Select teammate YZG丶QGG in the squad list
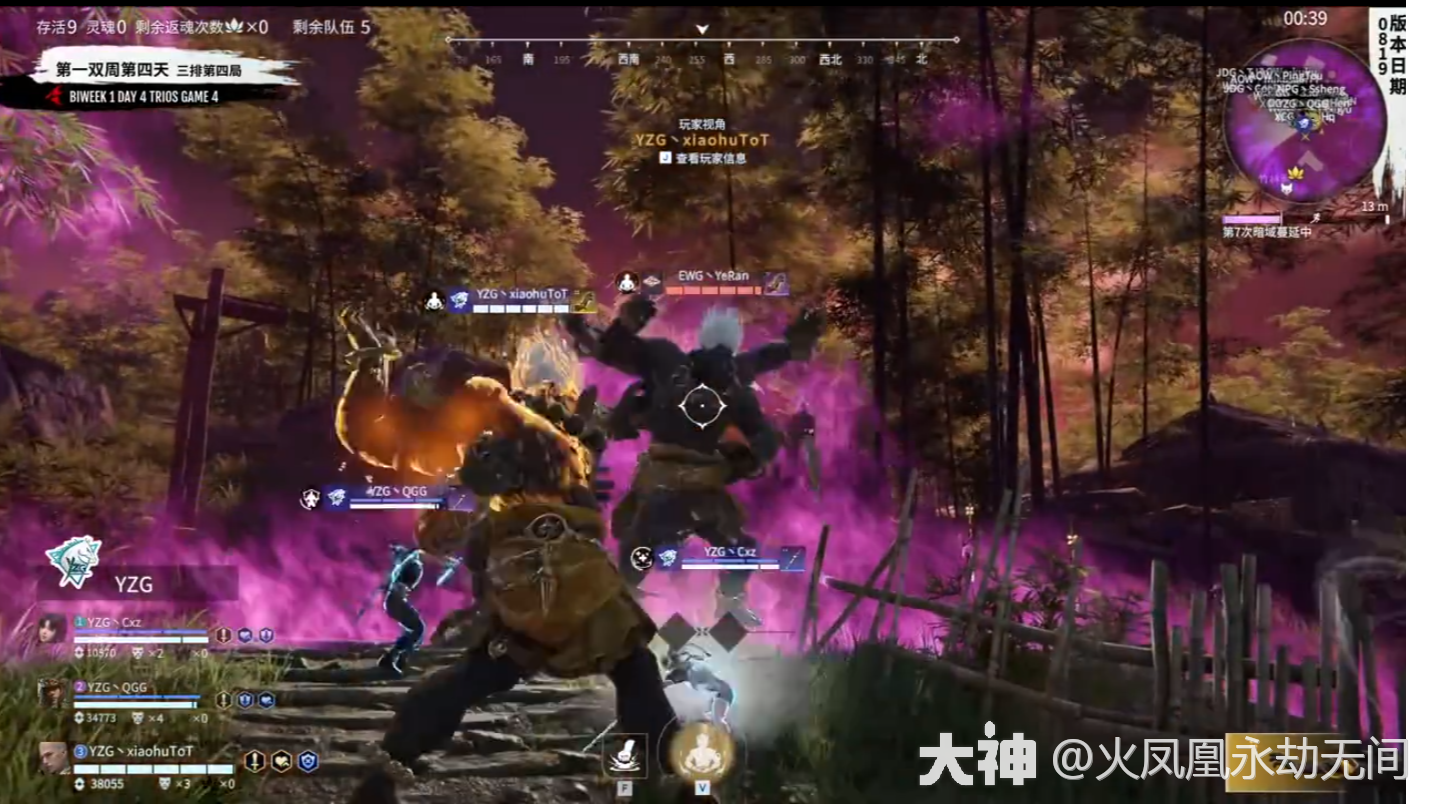This screenshot has width=1429, height=804. 118,687
